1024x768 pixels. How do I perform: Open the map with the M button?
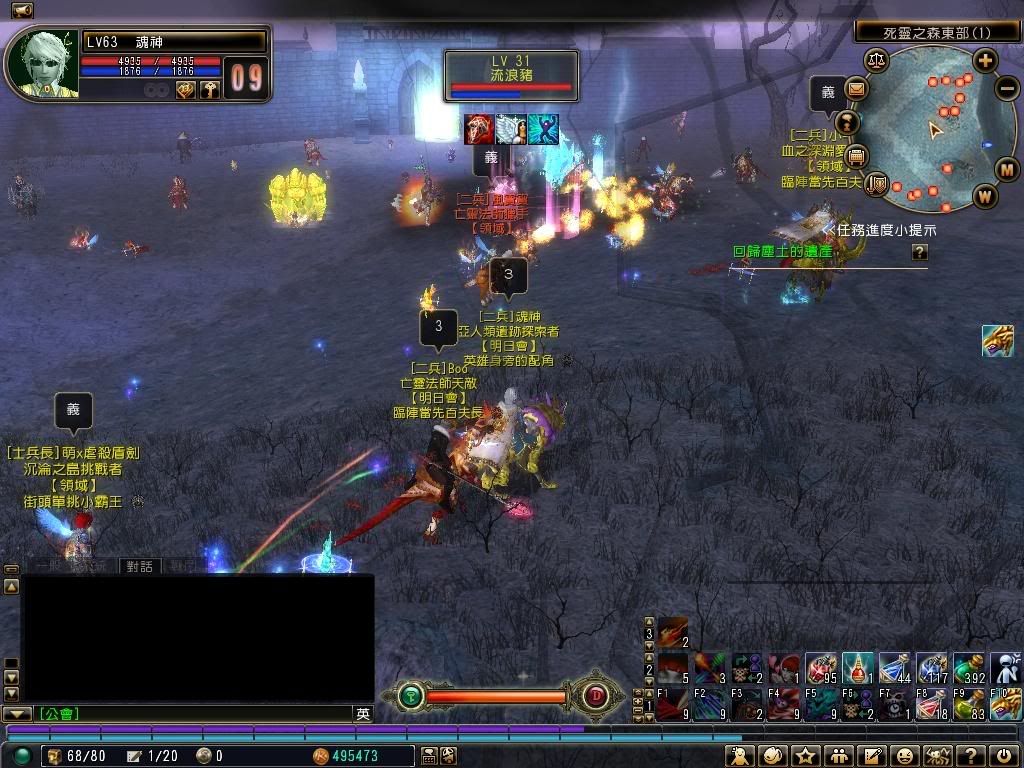[x=1006, y=168]
